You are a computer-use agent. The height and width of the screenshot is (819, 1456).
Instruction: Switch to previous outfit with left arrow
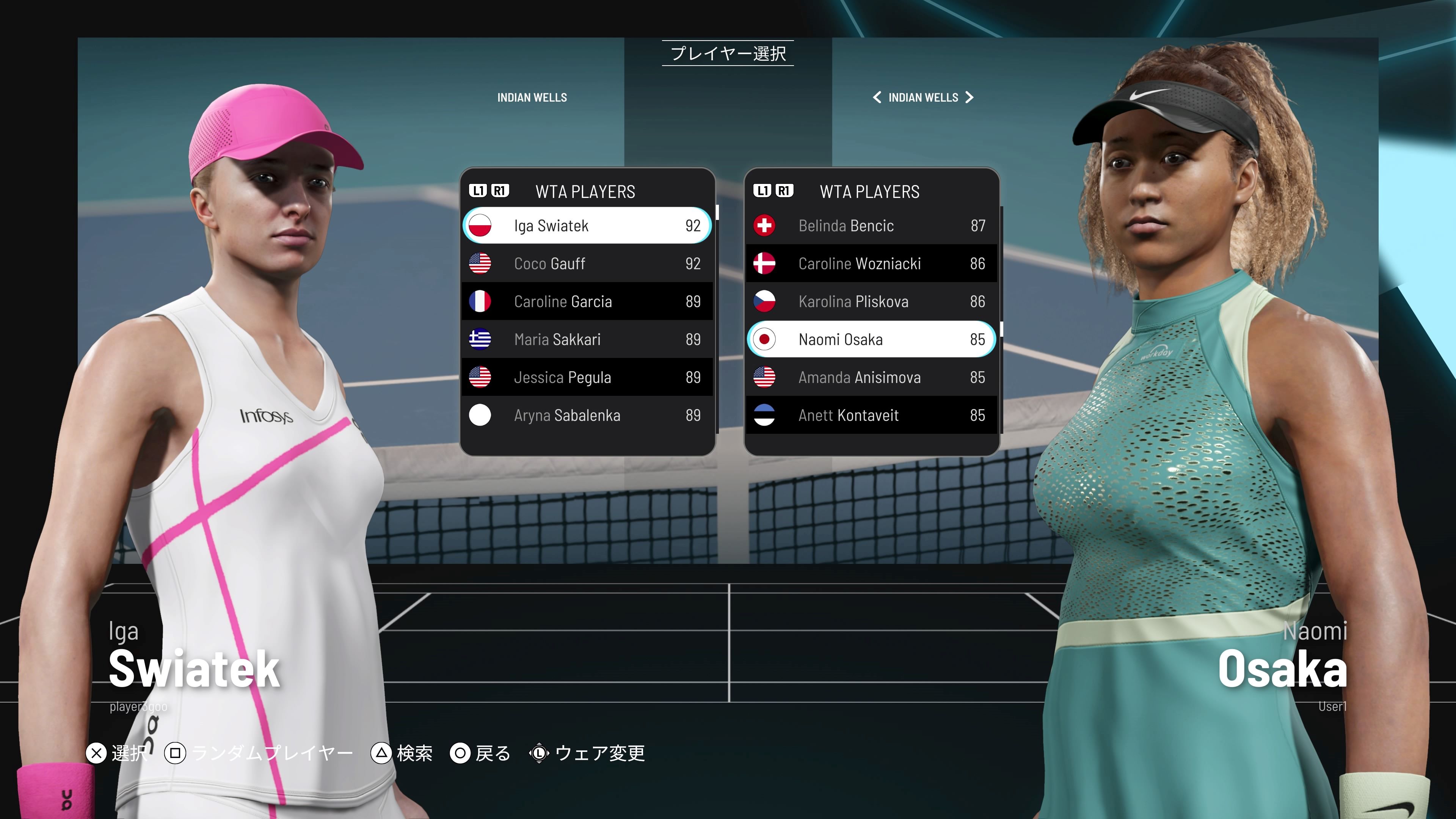pyautogui.click(x=877, y=97)
